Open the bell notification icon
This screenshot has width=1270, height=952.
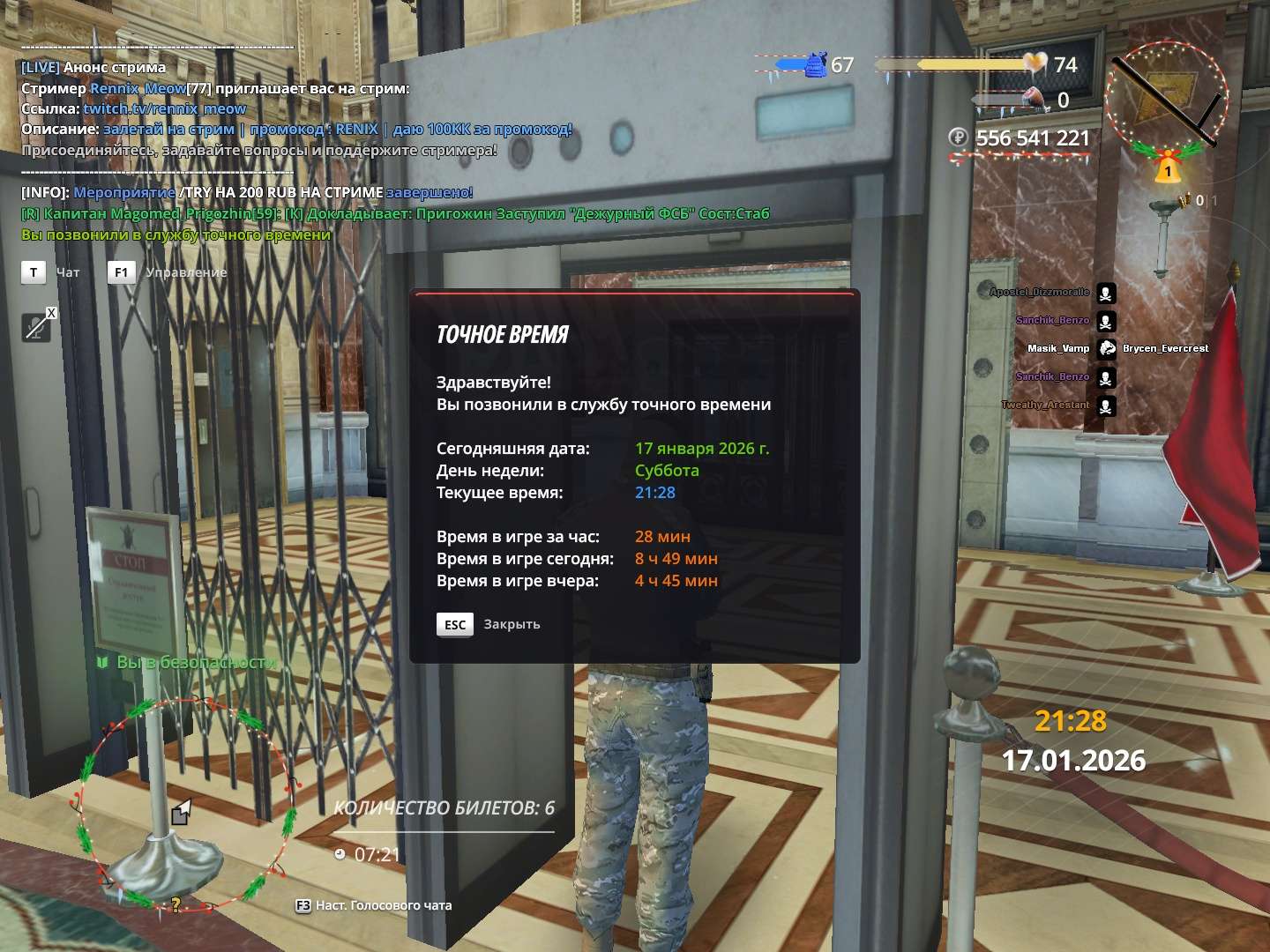tap(1168, 168)
